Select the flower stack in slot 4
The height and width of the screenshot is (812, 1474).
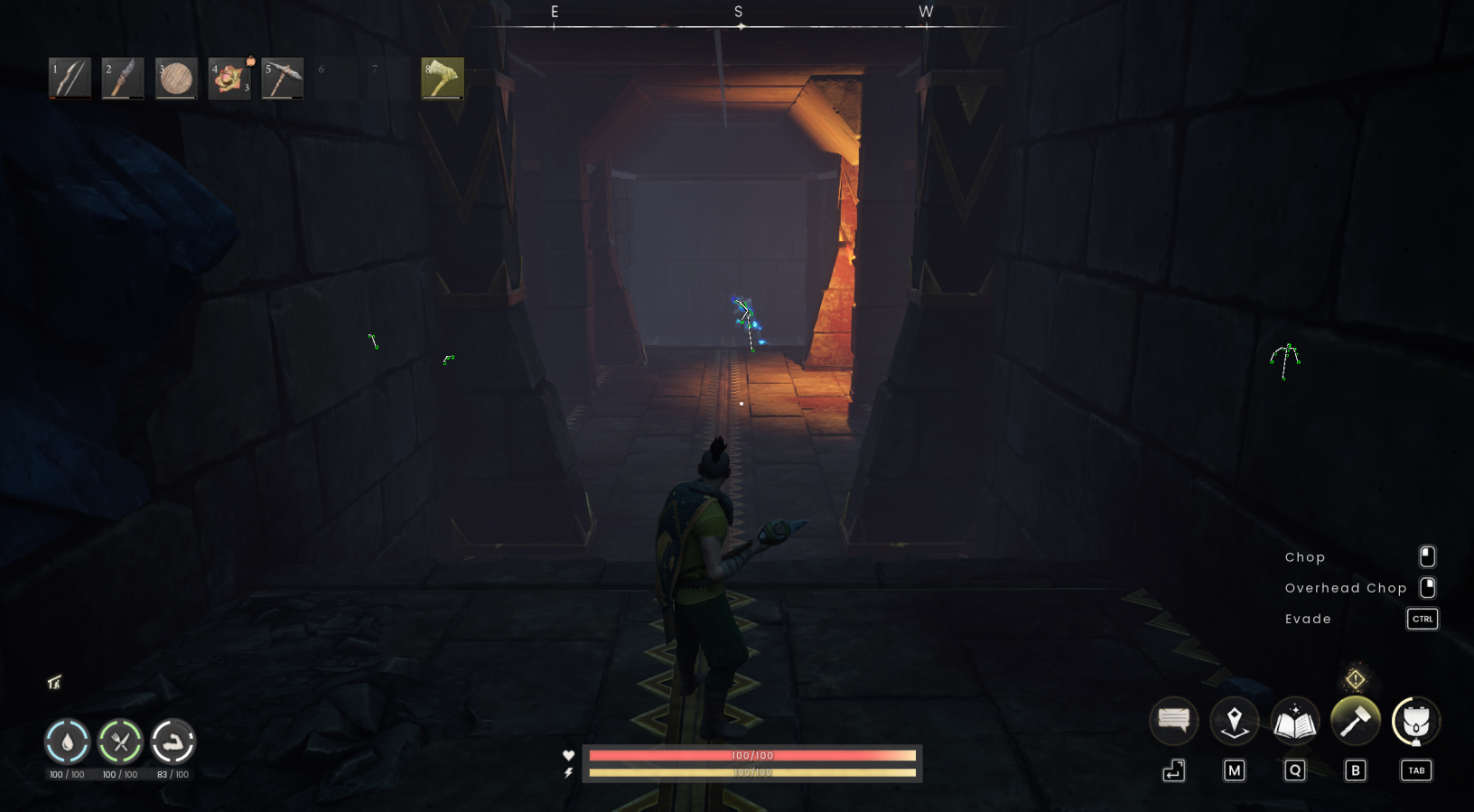(x=229, y=79)
